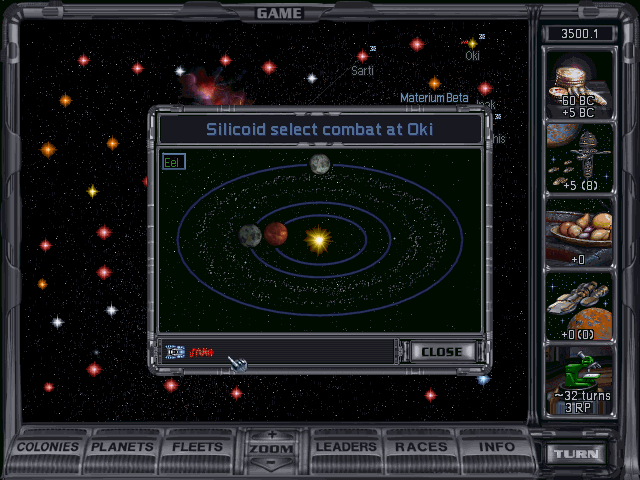640x480 pixels.
Task: Select the blue fleet icon in dialog
Action: pyautogui.click(x=175, y=352)
